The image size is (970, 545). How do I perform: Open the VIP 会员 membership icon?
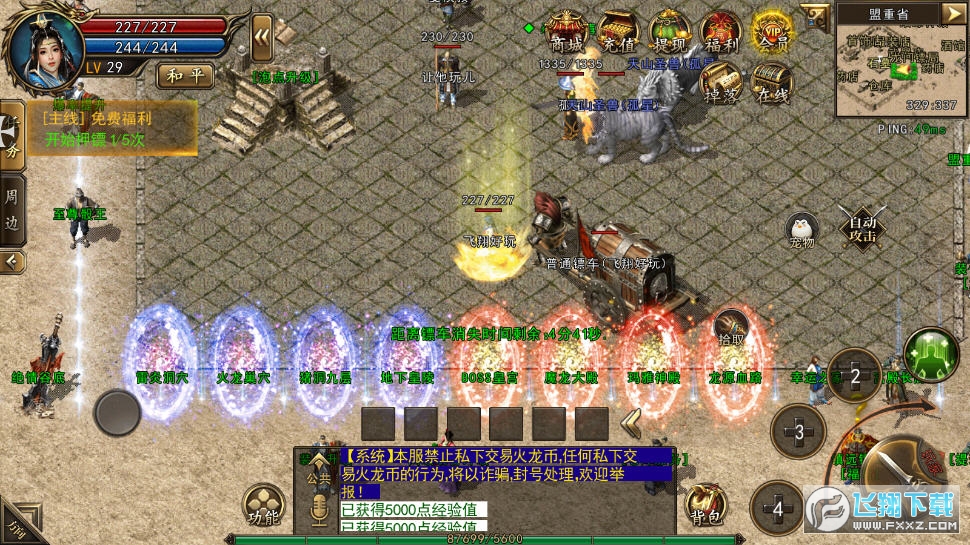tap(771, 34)
